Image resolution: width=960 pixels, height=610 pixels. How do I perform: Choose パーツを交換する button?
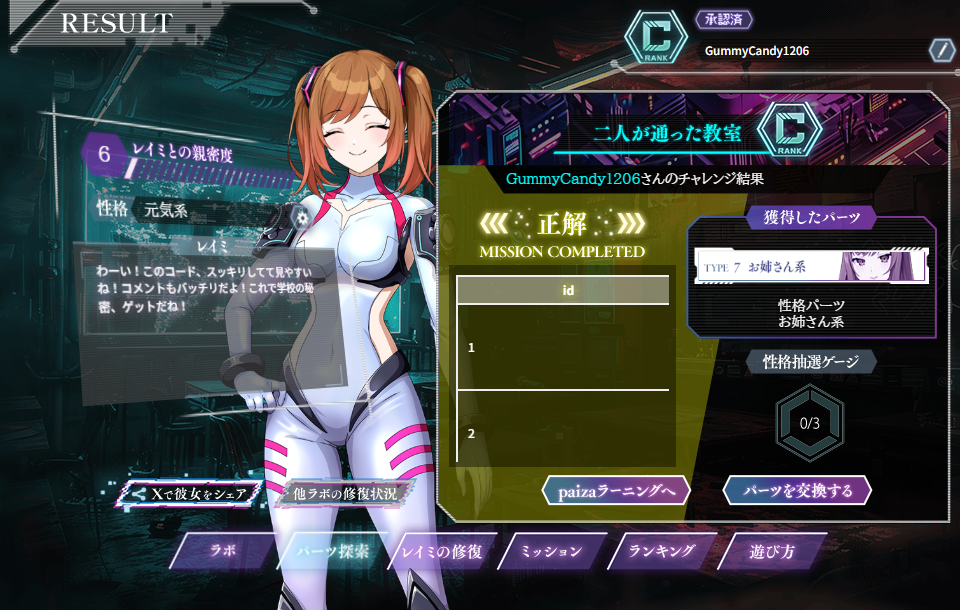pos(797,490)
